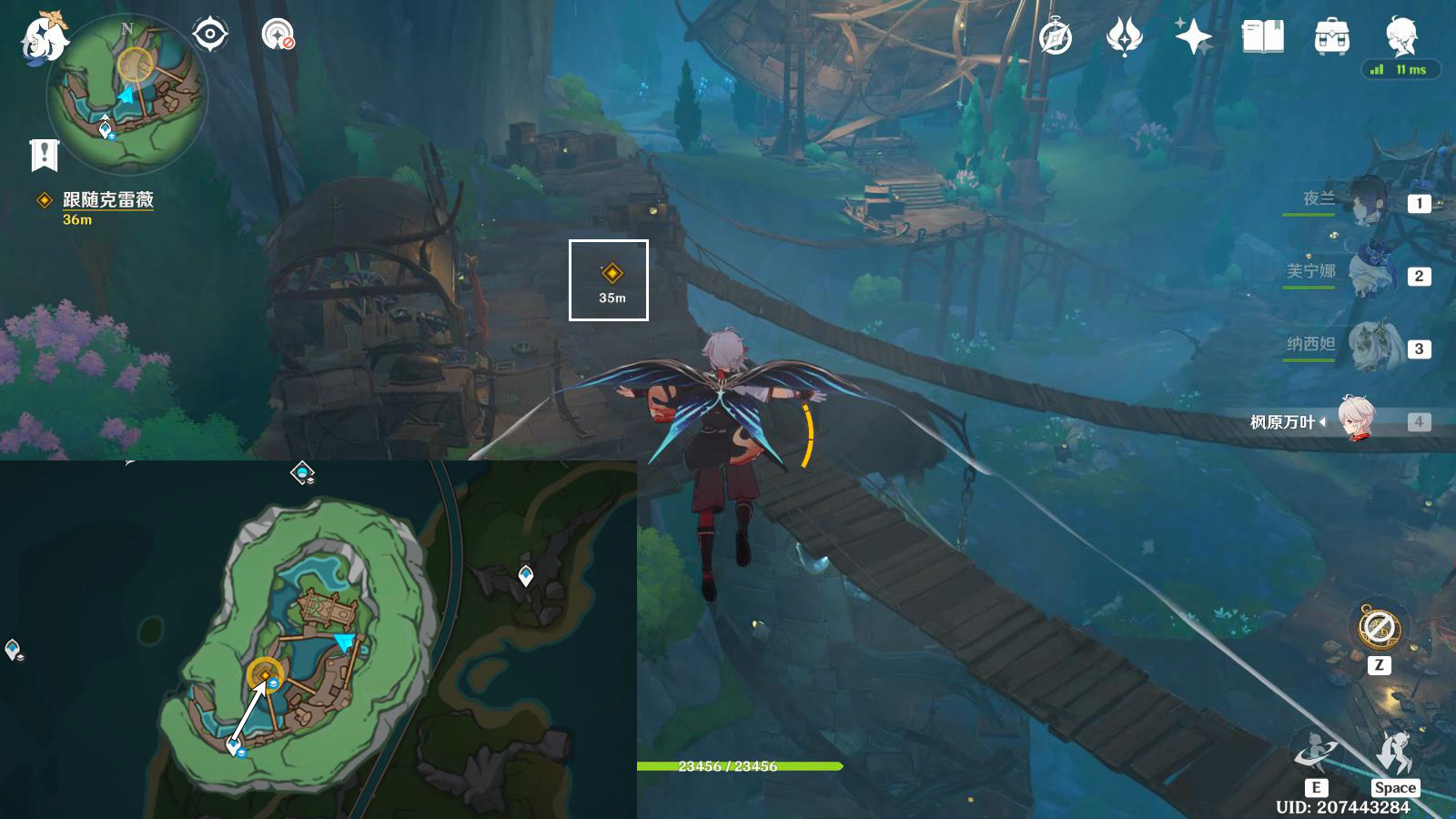Activate the elemental skill icon
This screenshot has height=819, width=1456.
tap(1316, 753)
